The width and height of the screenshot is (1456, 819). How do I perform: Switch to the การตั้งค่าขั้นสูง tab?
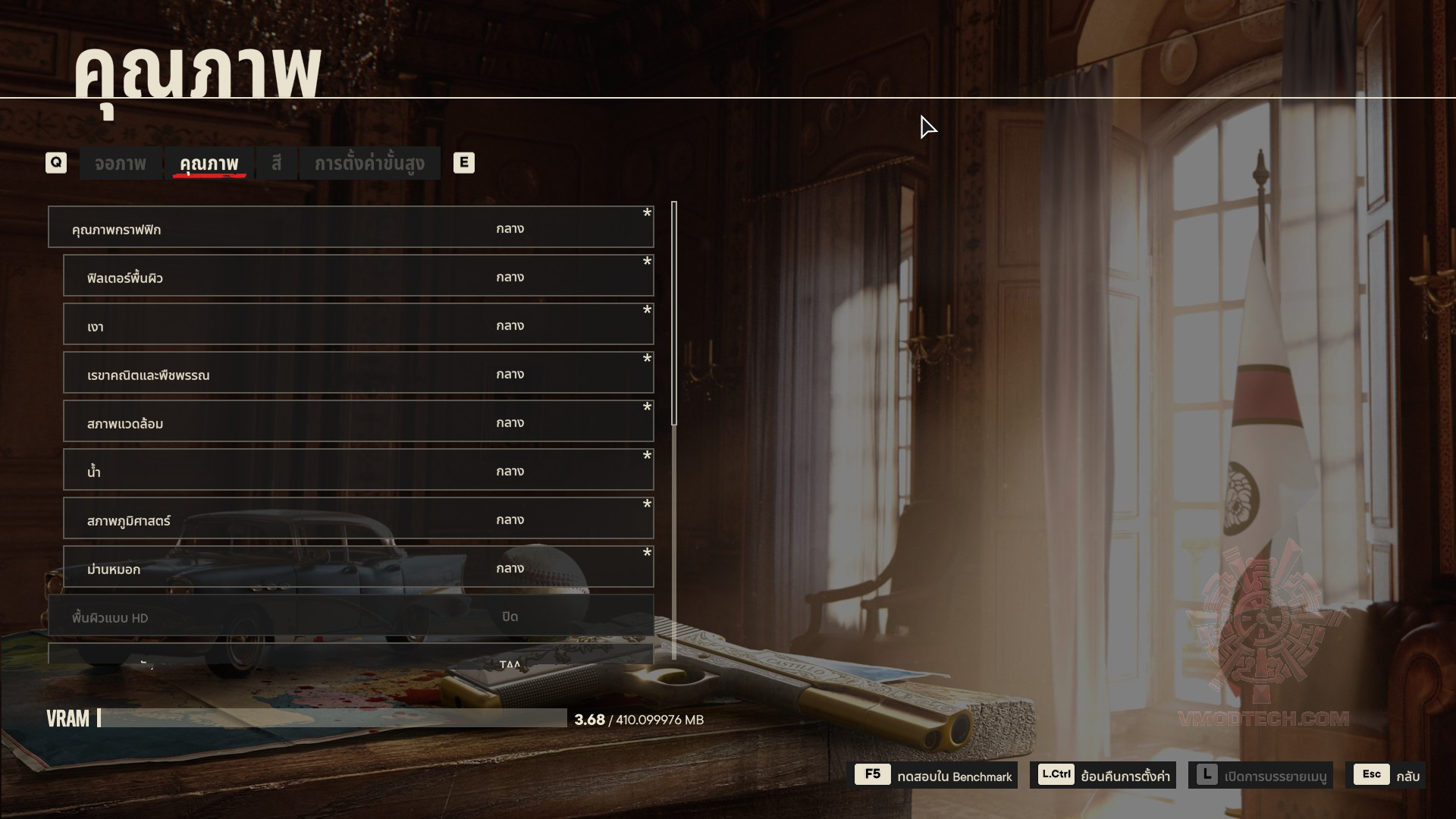click(369, 163)
